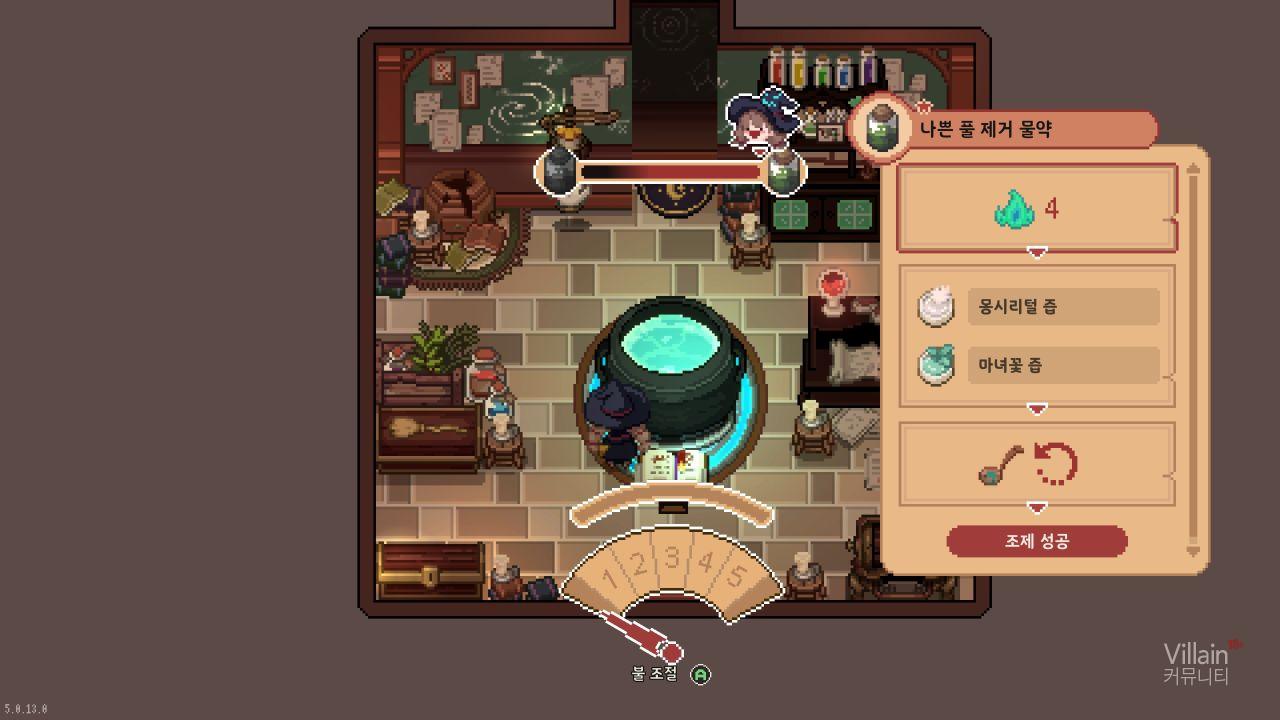Click the recipe panel scrollbar down arrow
The width and height of the screenshot is (1280, 720).
1192,551
